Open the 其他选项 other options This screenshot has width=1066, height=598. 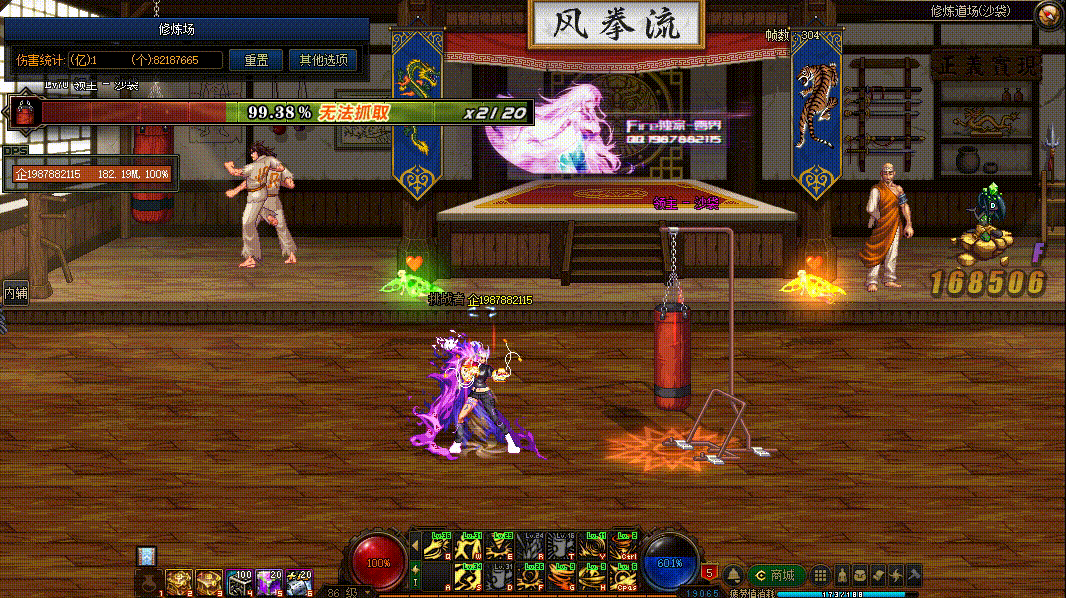click(x=322, y=60)
